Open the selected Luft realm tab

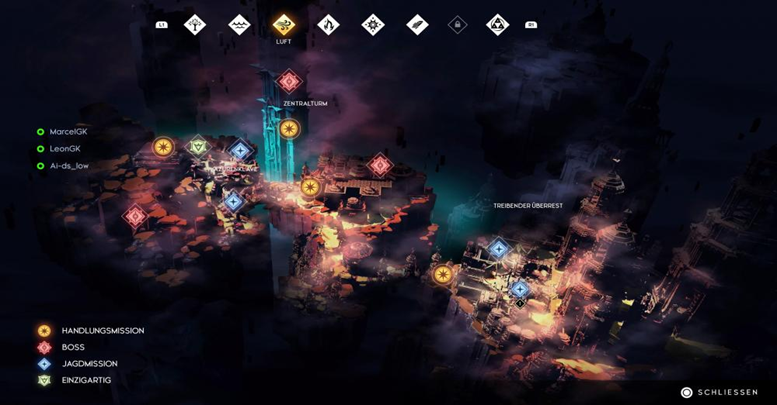[283, 24]
